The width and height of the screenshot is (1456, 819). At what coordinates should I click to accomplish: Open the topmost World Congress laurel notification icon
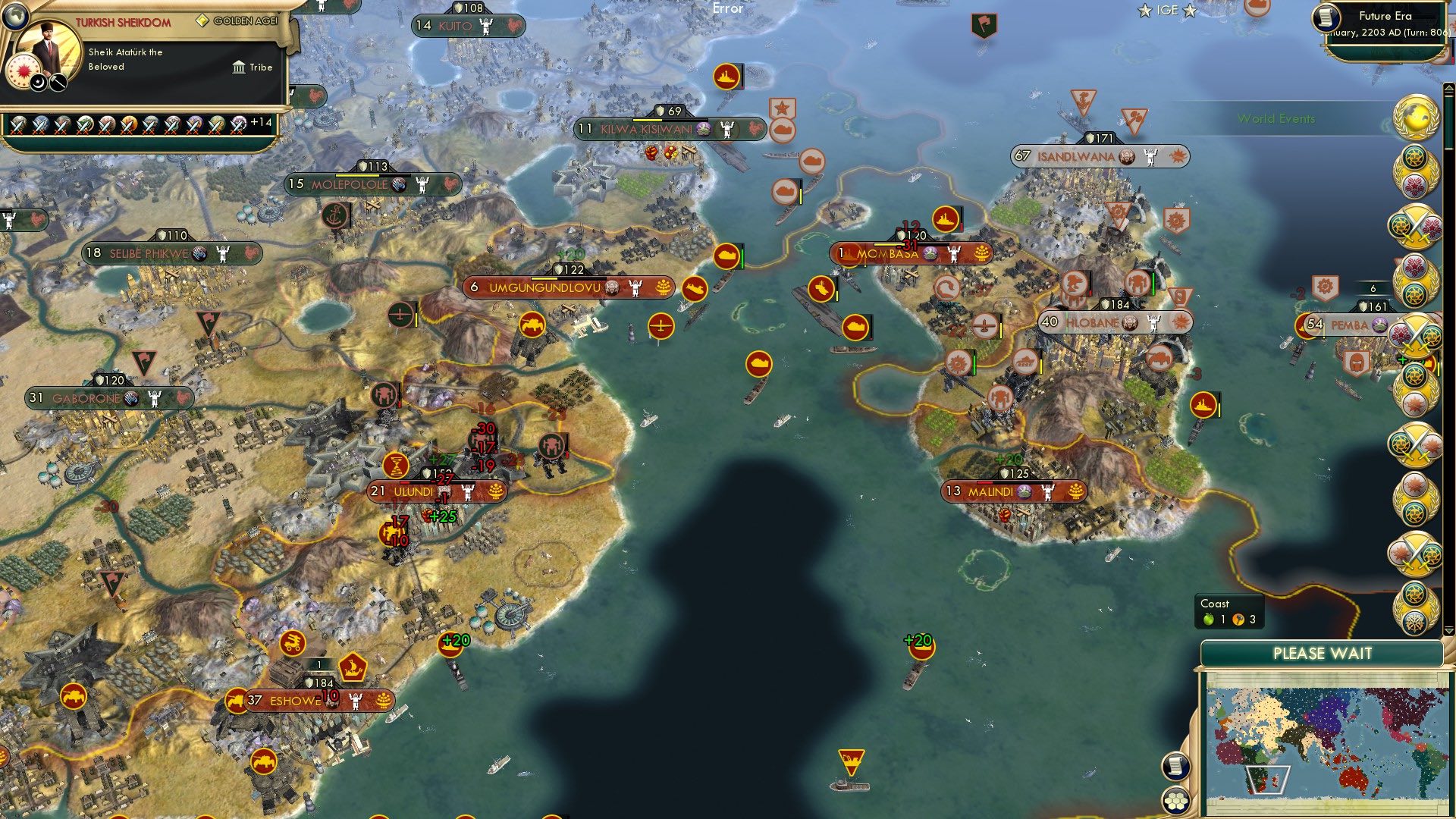[1417, 118]
